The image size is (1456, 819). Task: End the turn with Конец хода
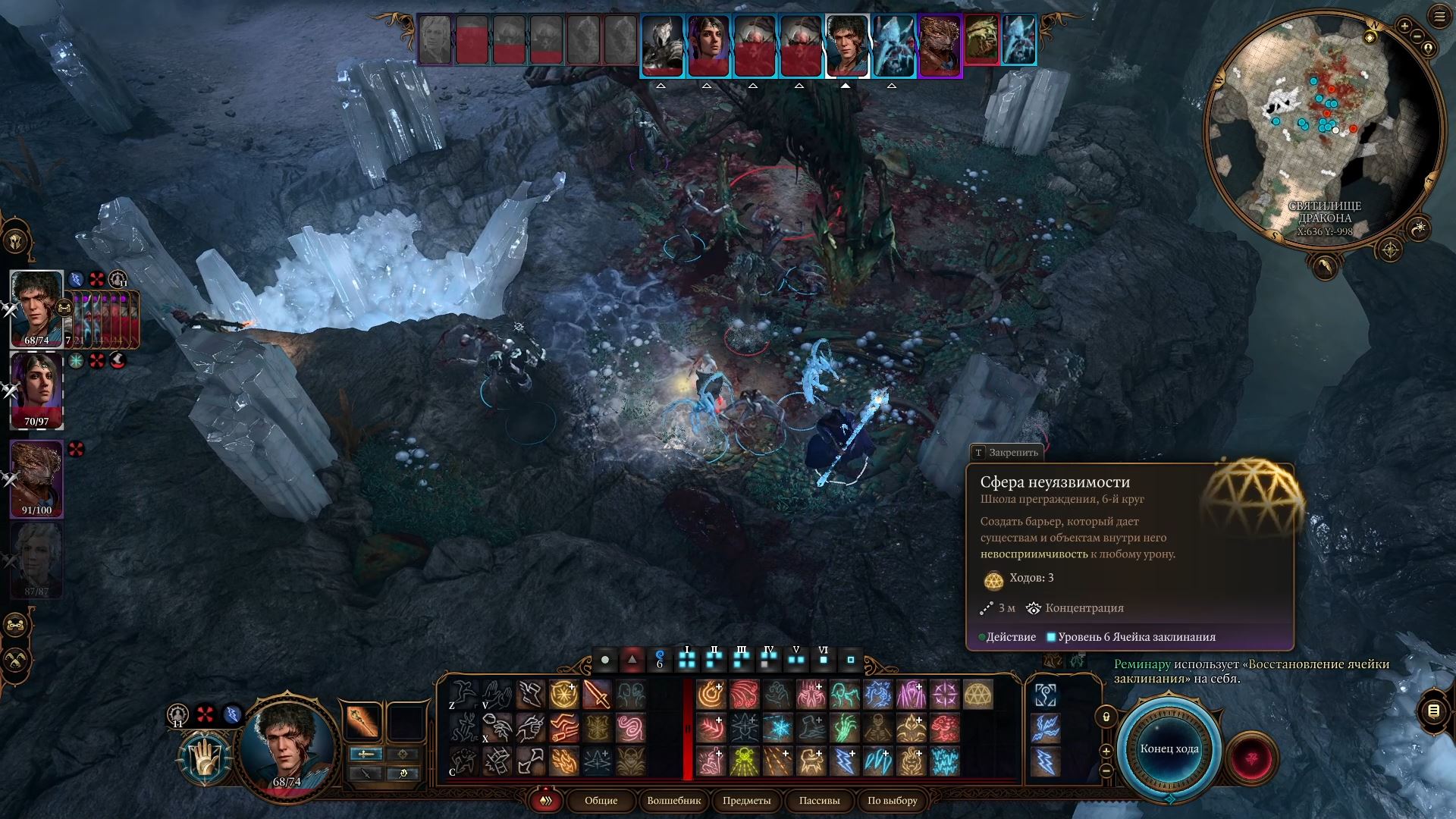[1169, 748]
